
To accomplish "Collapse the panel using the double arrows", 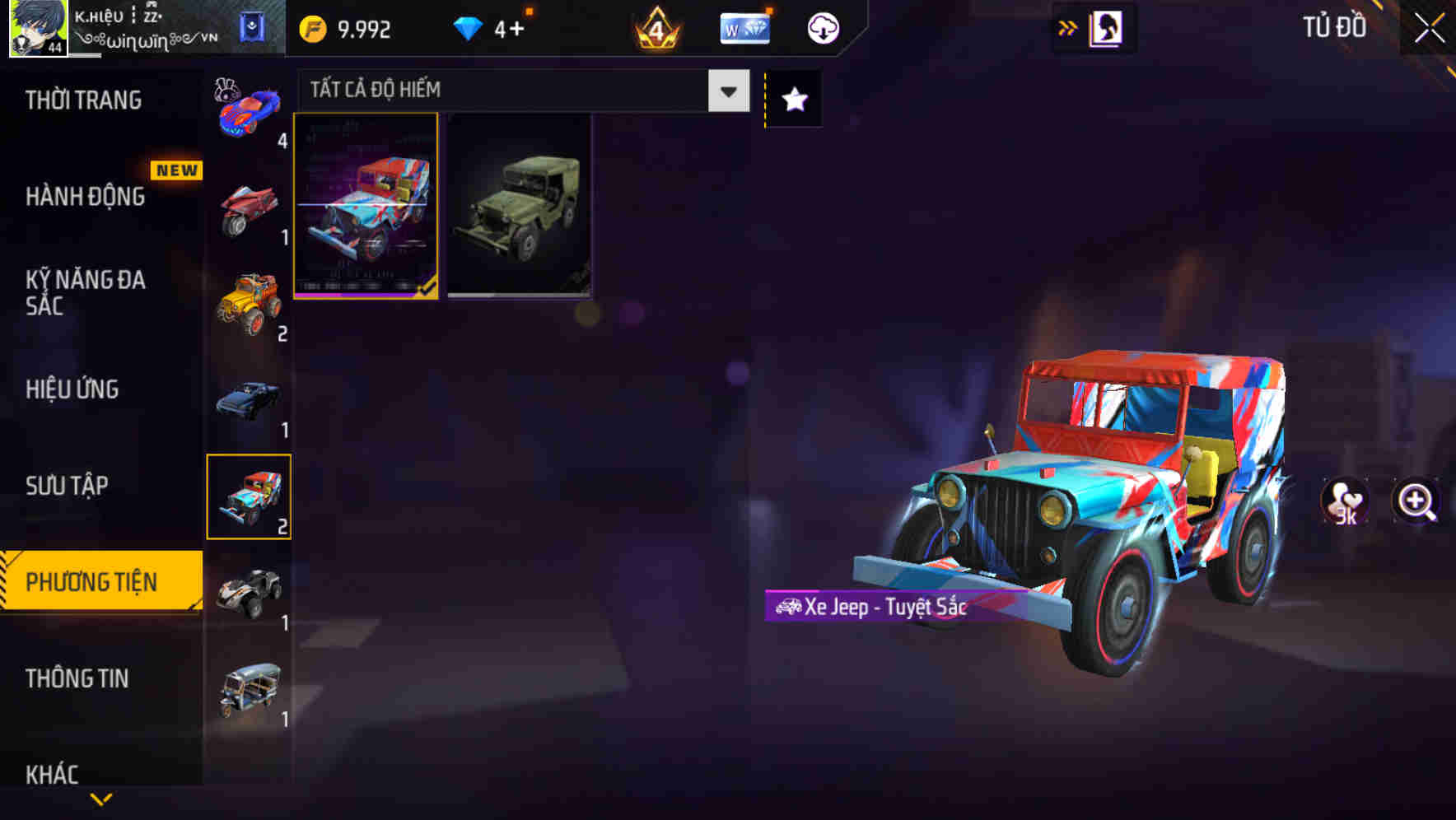I will pos(1068,27).
